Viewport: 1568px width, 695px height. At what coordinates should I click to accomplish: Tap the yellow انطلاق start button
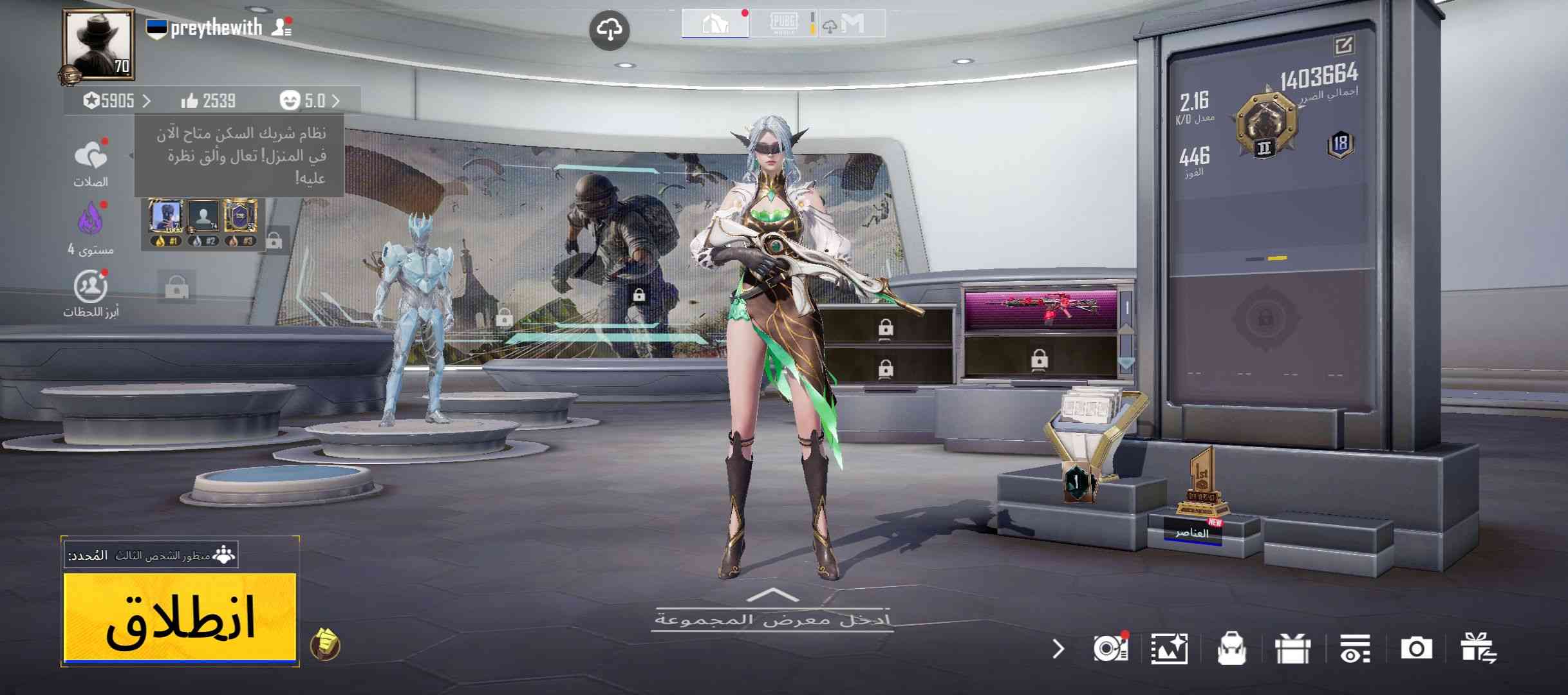point(180,618)
